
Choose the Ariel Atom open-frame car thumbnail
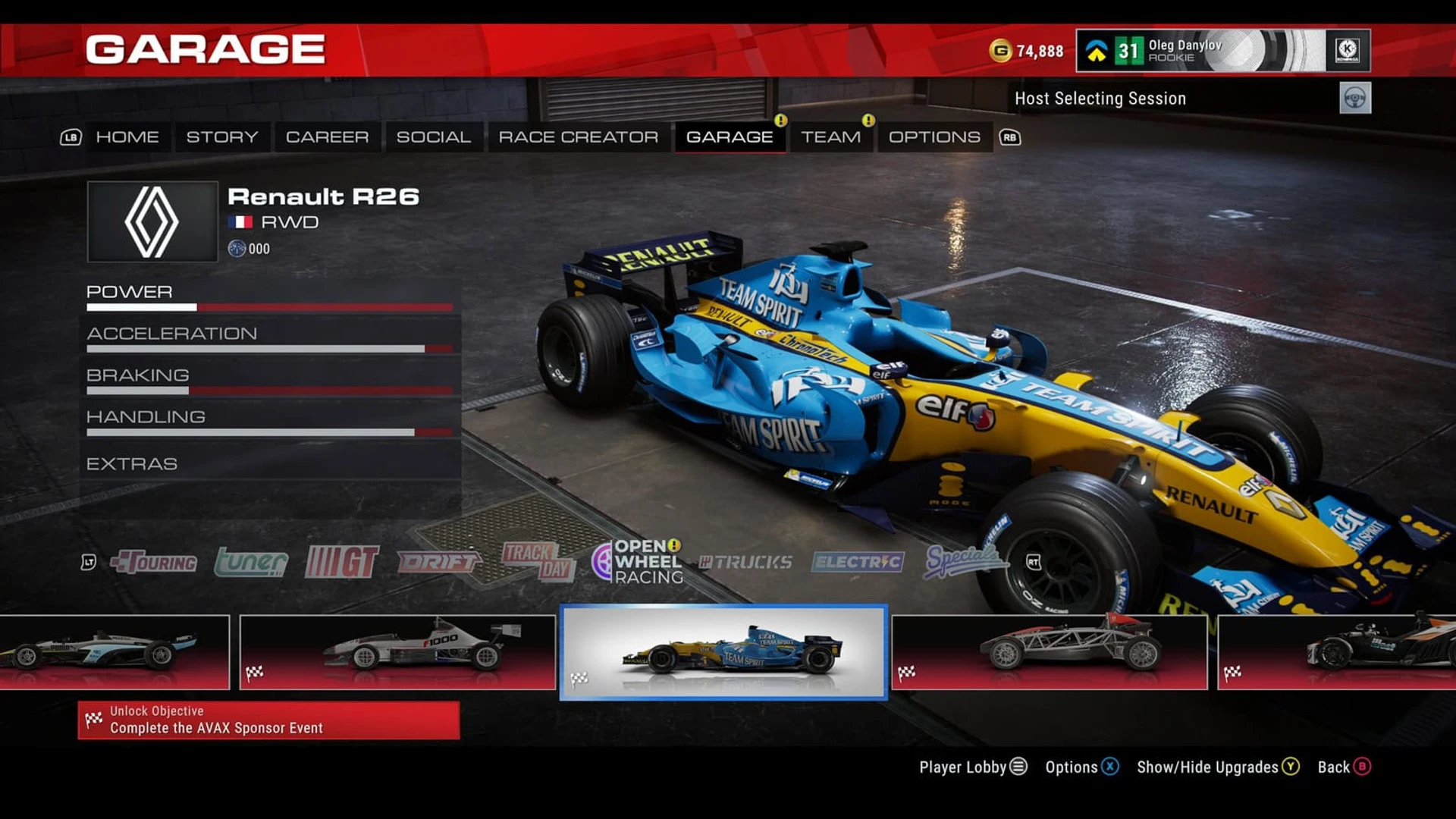1050,652
